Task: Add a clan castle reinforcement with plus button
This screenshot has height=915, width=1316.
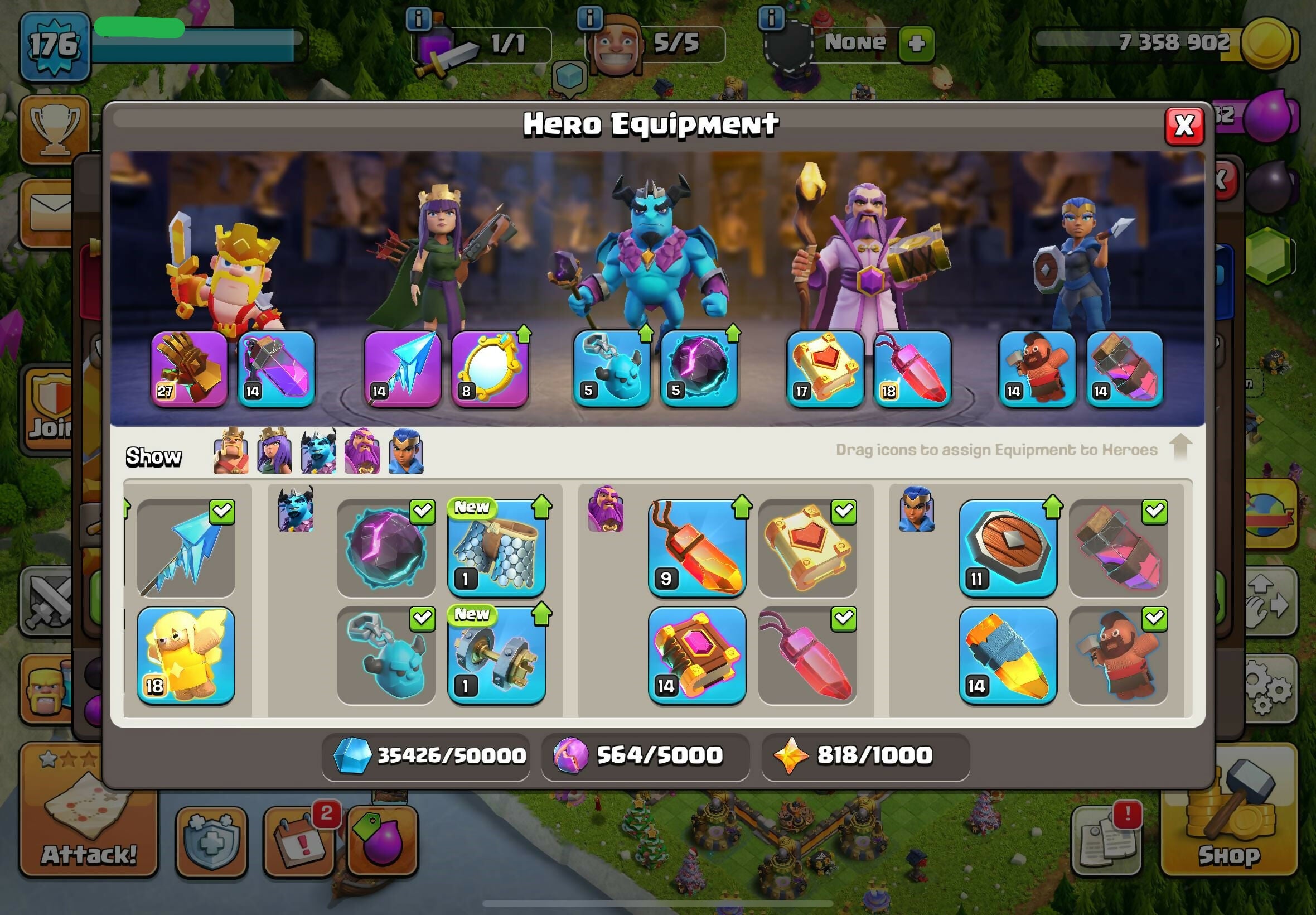Action: click(916, 44)
